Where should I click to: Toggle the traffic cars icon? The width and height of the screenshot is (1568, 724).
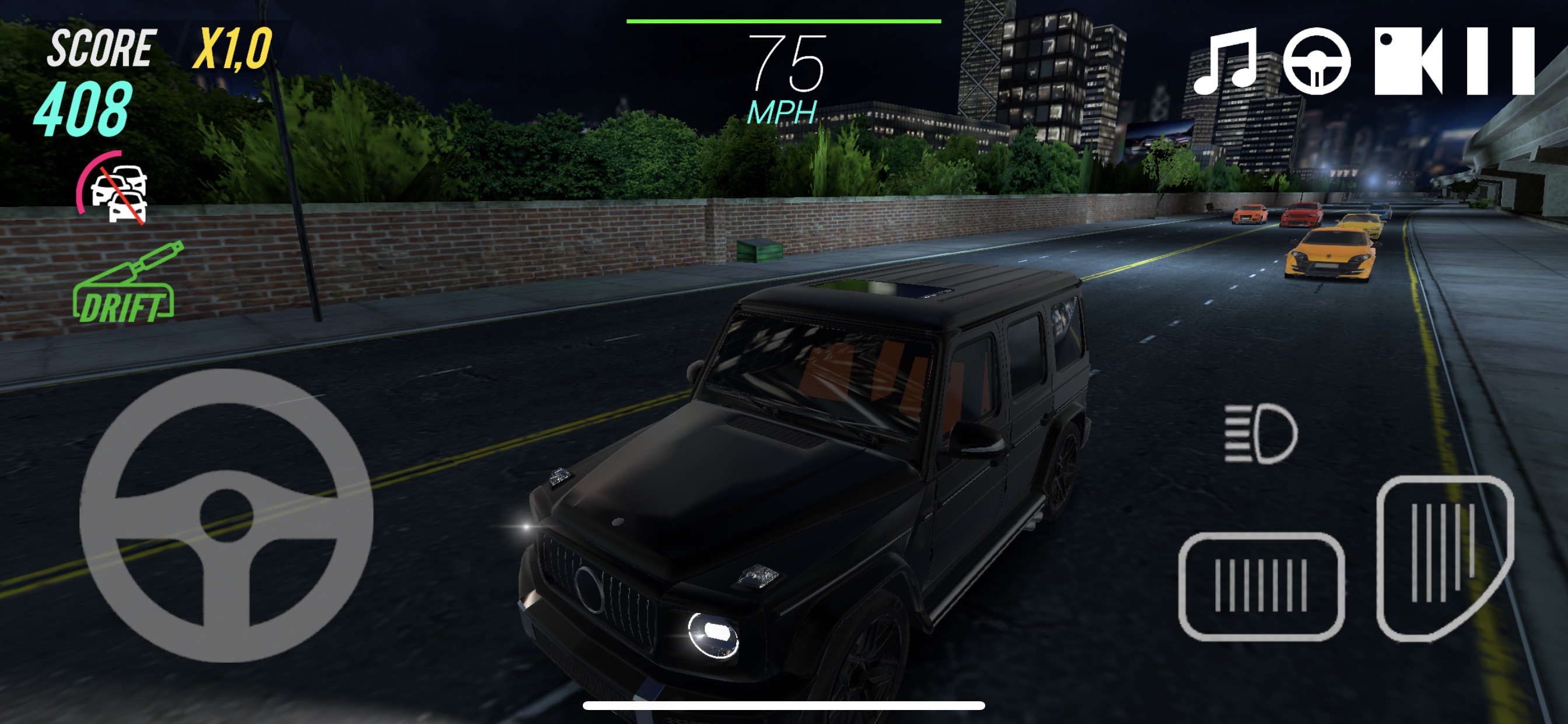[116, 189]
